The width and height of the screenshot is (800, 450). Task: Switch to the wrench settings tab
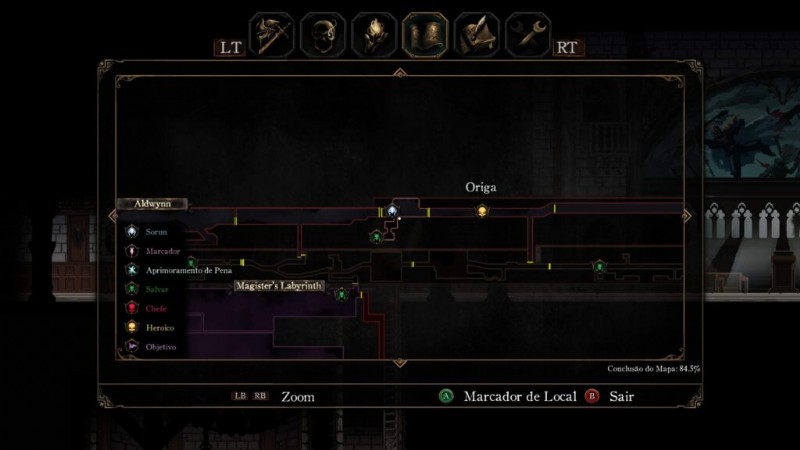coord(528,35)
